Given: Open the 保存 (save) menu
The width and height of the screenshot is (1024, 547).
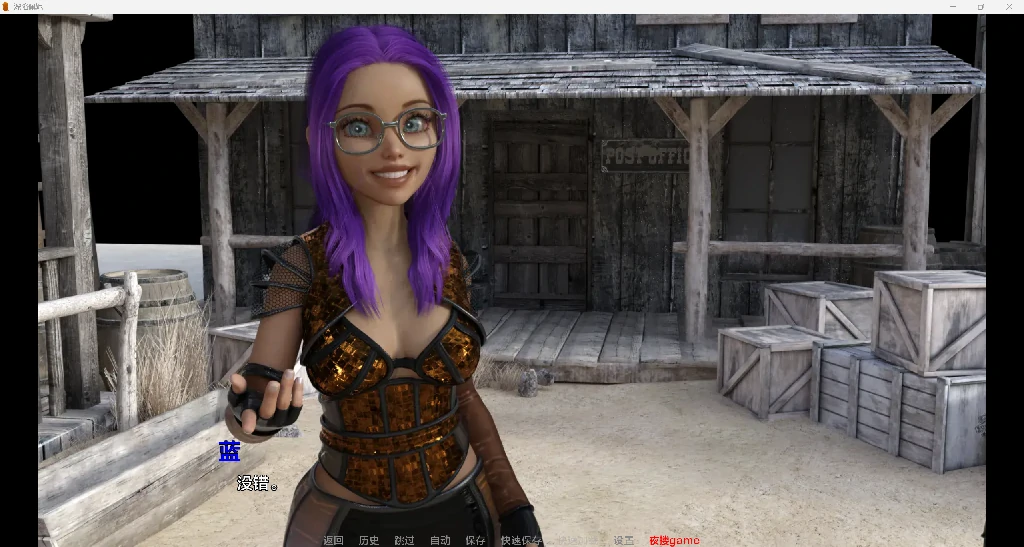Looking at the screenshot, I should pos(475,541).
